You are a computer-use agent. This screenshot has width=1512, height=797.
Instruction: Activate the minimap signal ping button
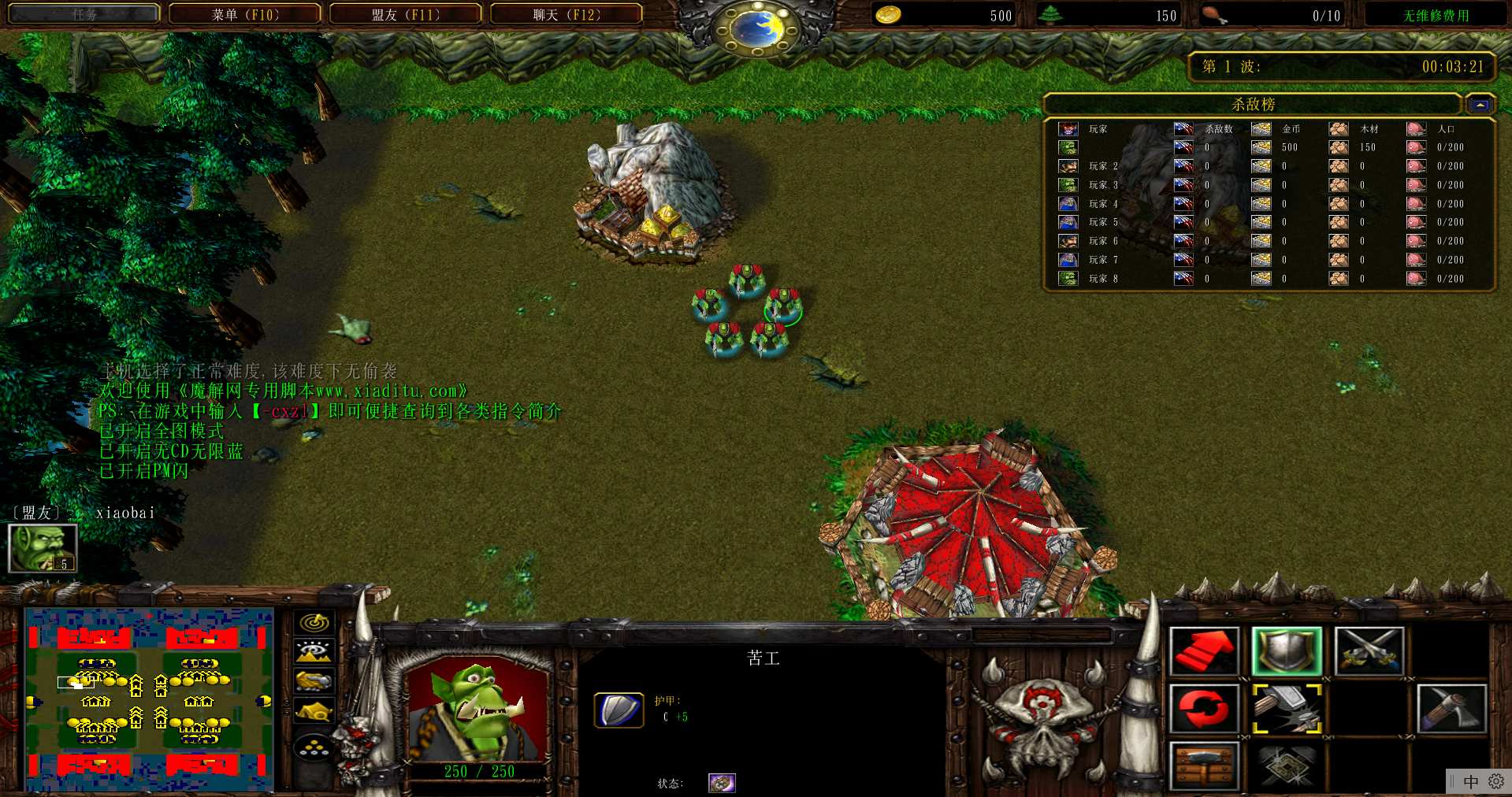click(314, 623)
